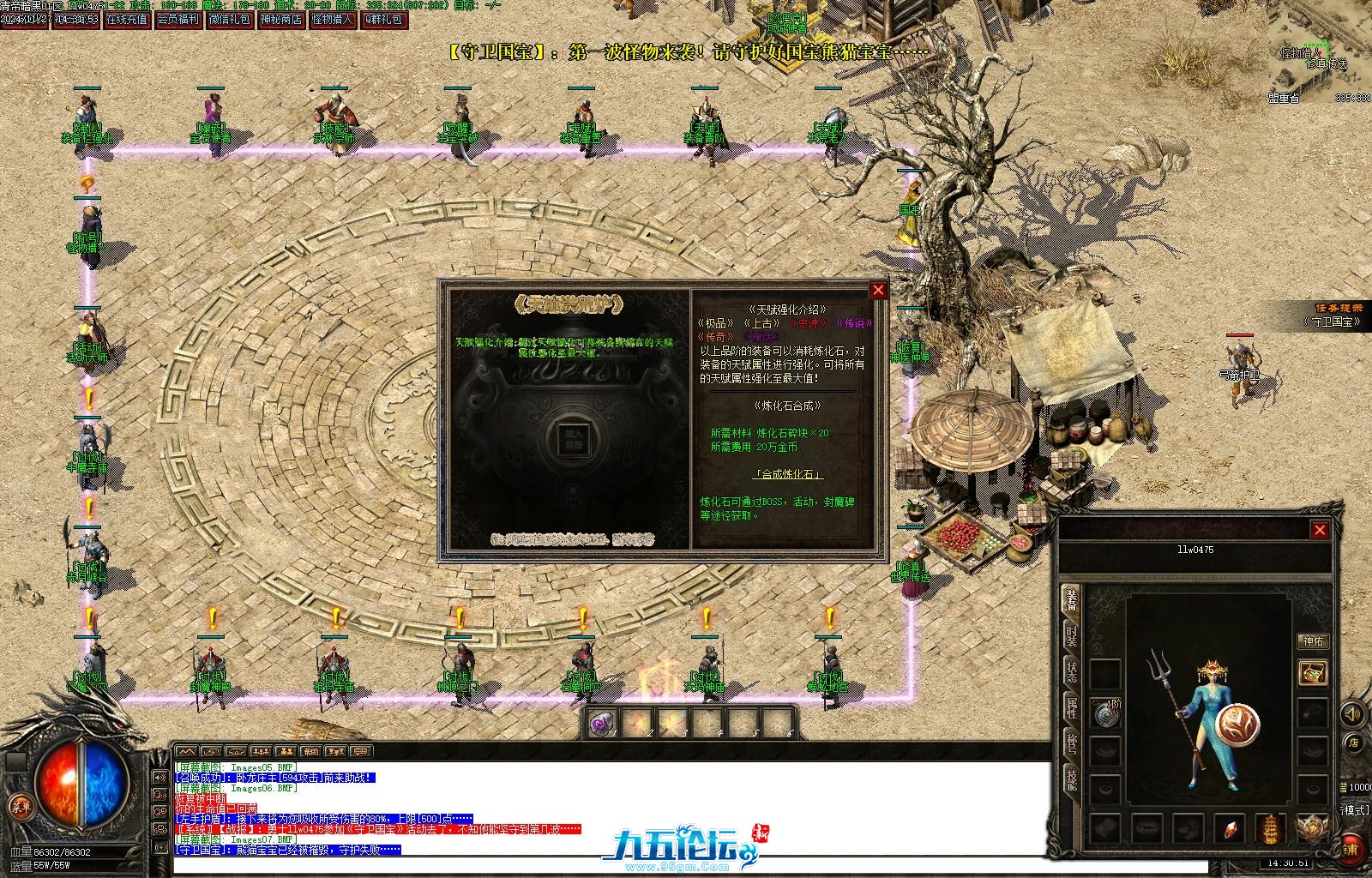
Task: Open the treasure chest icon slot
Action: pos(1312,672)
